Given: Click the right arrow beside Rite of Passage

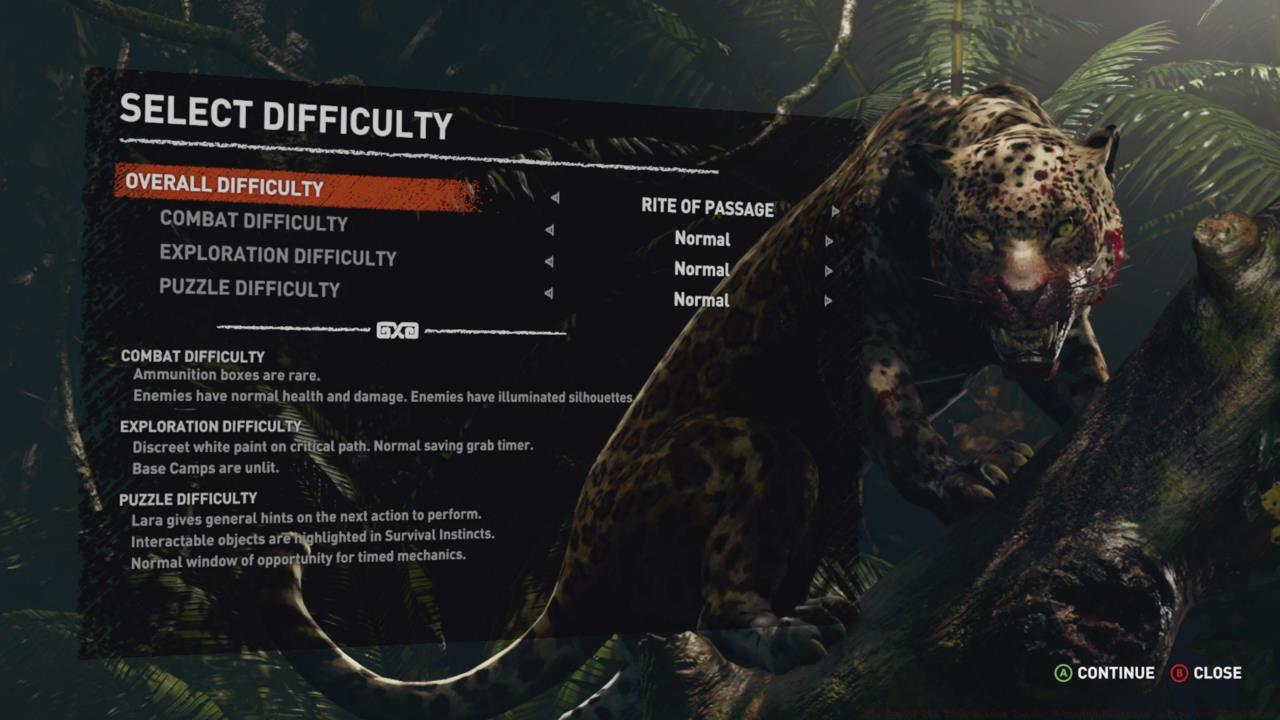Looking at the screenshot, I should pos(837,211).
